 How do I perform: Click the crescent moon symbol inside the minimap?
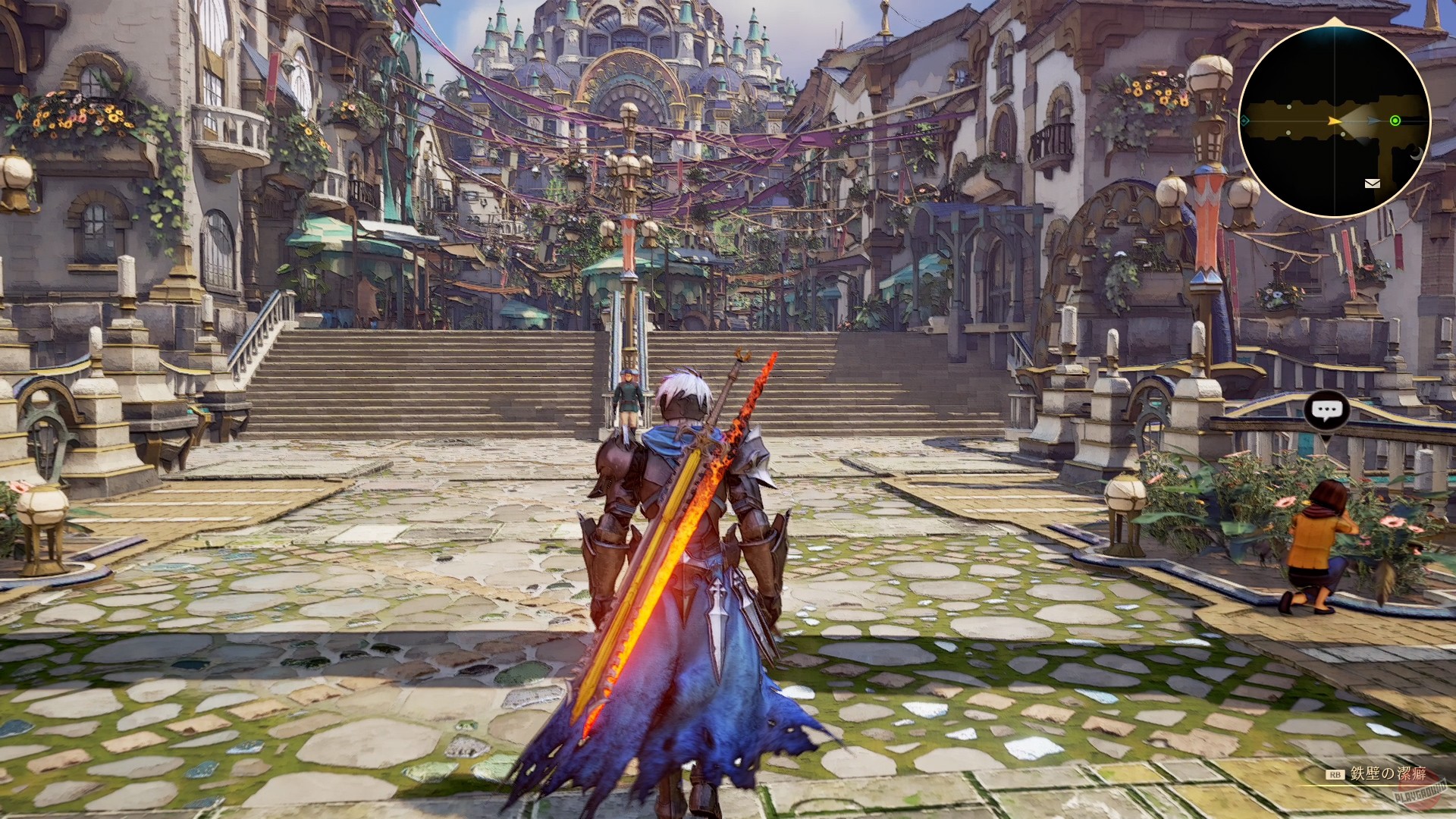[1416, 153]
